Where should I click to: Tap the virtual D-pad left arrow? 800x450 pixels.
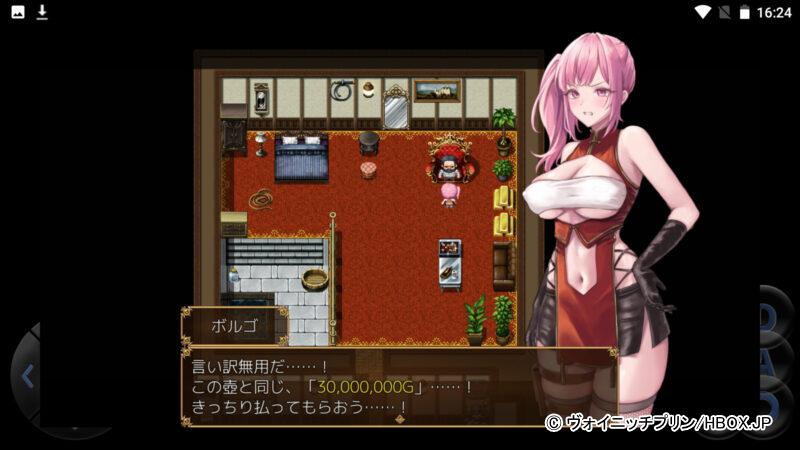click(x=27, y=377)
